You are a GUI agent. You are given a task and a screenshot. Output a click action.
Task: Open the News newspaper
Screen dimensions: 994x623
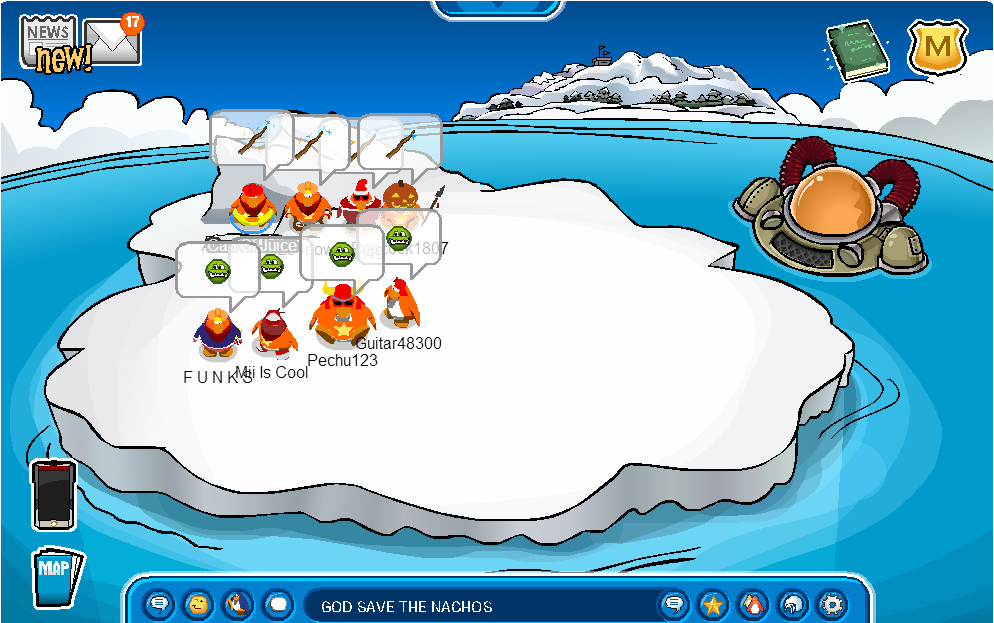(48, 40)
